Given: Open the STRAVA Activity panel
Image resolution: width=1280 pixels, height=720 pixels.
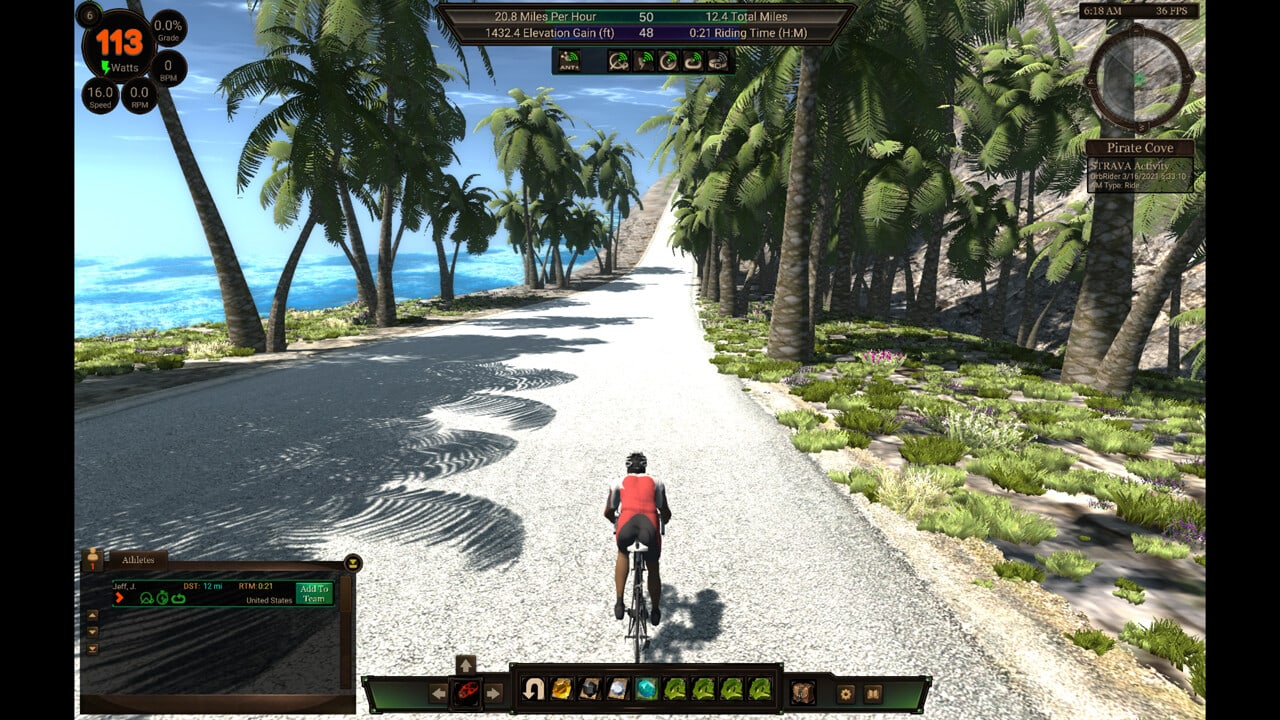Looking at the screenshot, I should pos(1141,174).
